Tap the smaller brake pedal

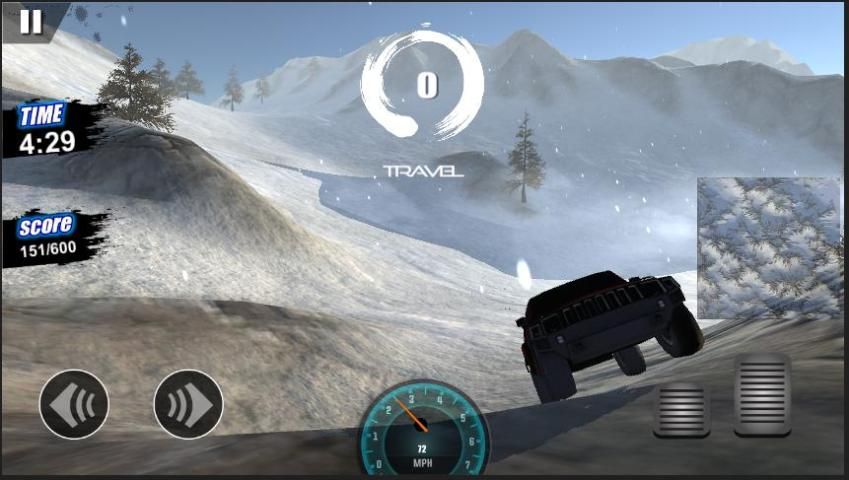(682, 409)
